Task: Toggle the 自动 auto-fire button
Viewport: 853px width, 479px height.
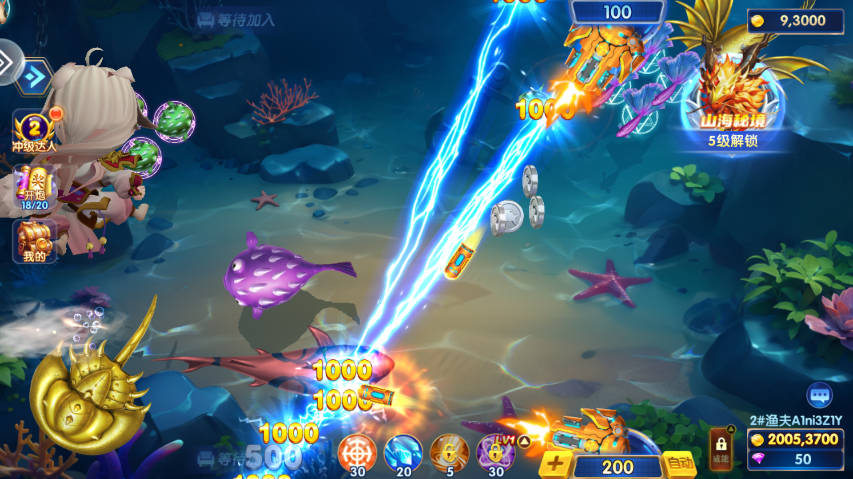Action: point(680,463)
